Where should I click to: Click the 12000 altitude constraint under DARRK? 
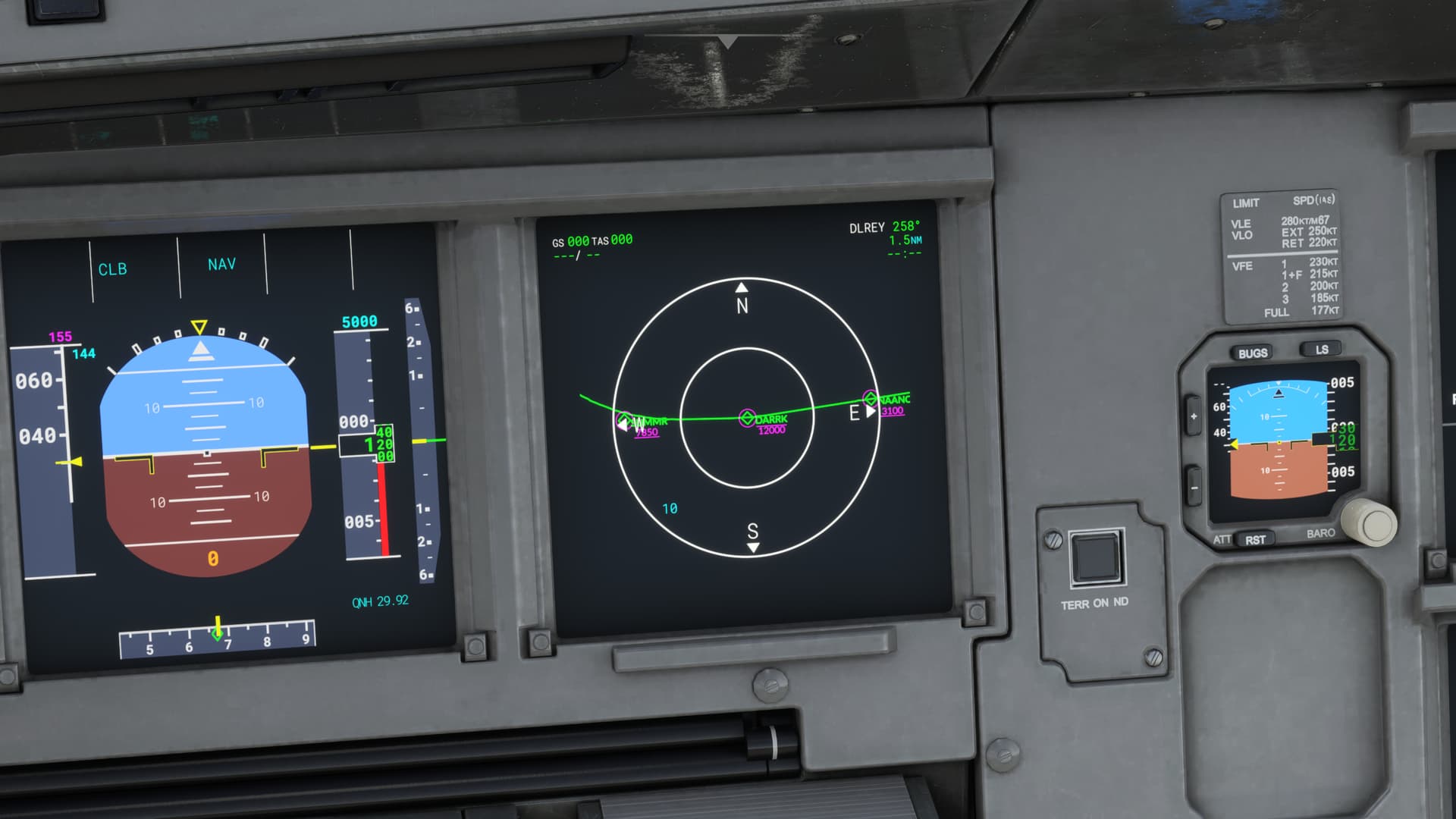click(771, 428)
